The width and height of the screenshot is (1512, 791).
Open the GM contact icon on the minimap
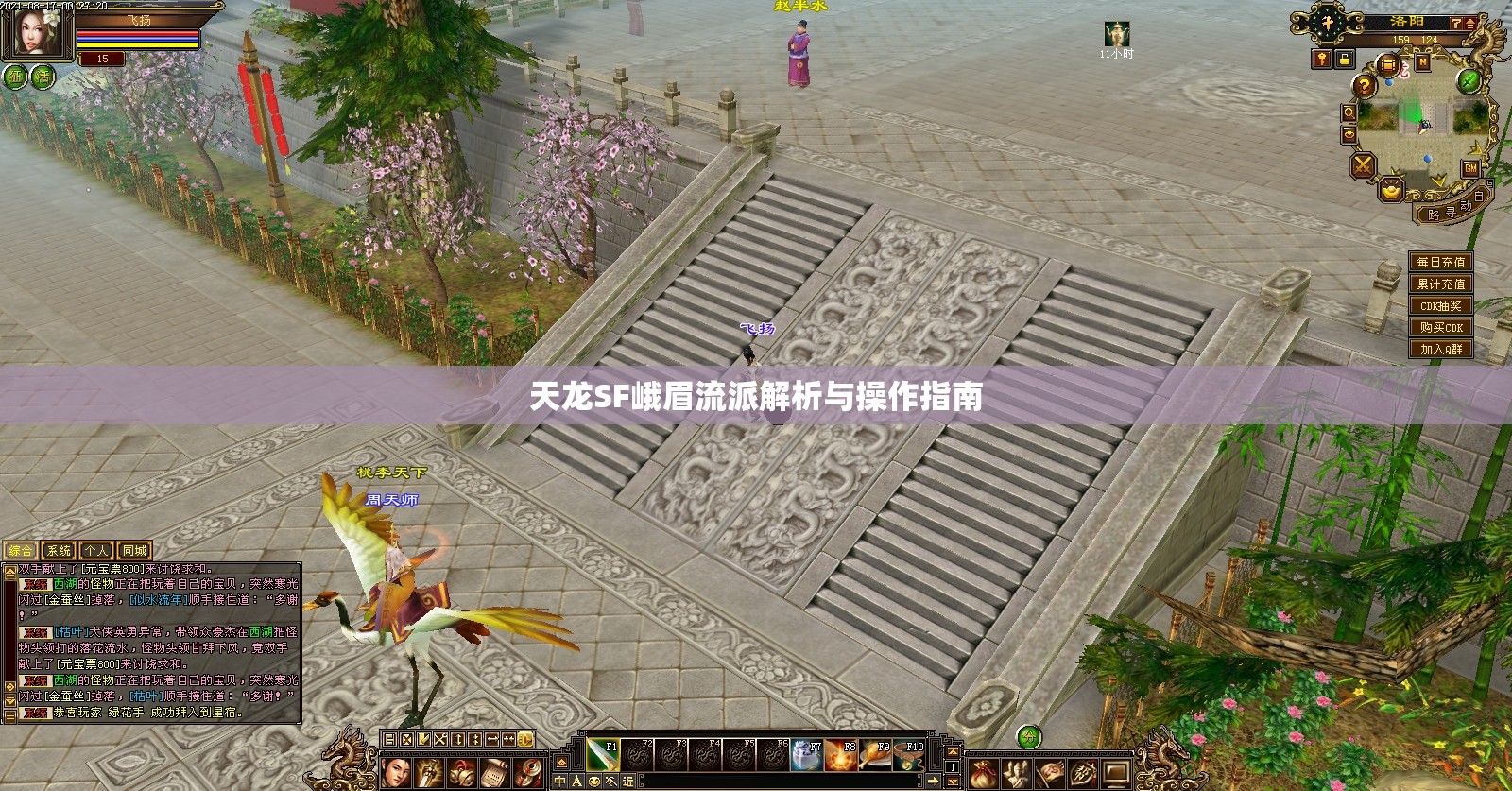[1471, 169]
